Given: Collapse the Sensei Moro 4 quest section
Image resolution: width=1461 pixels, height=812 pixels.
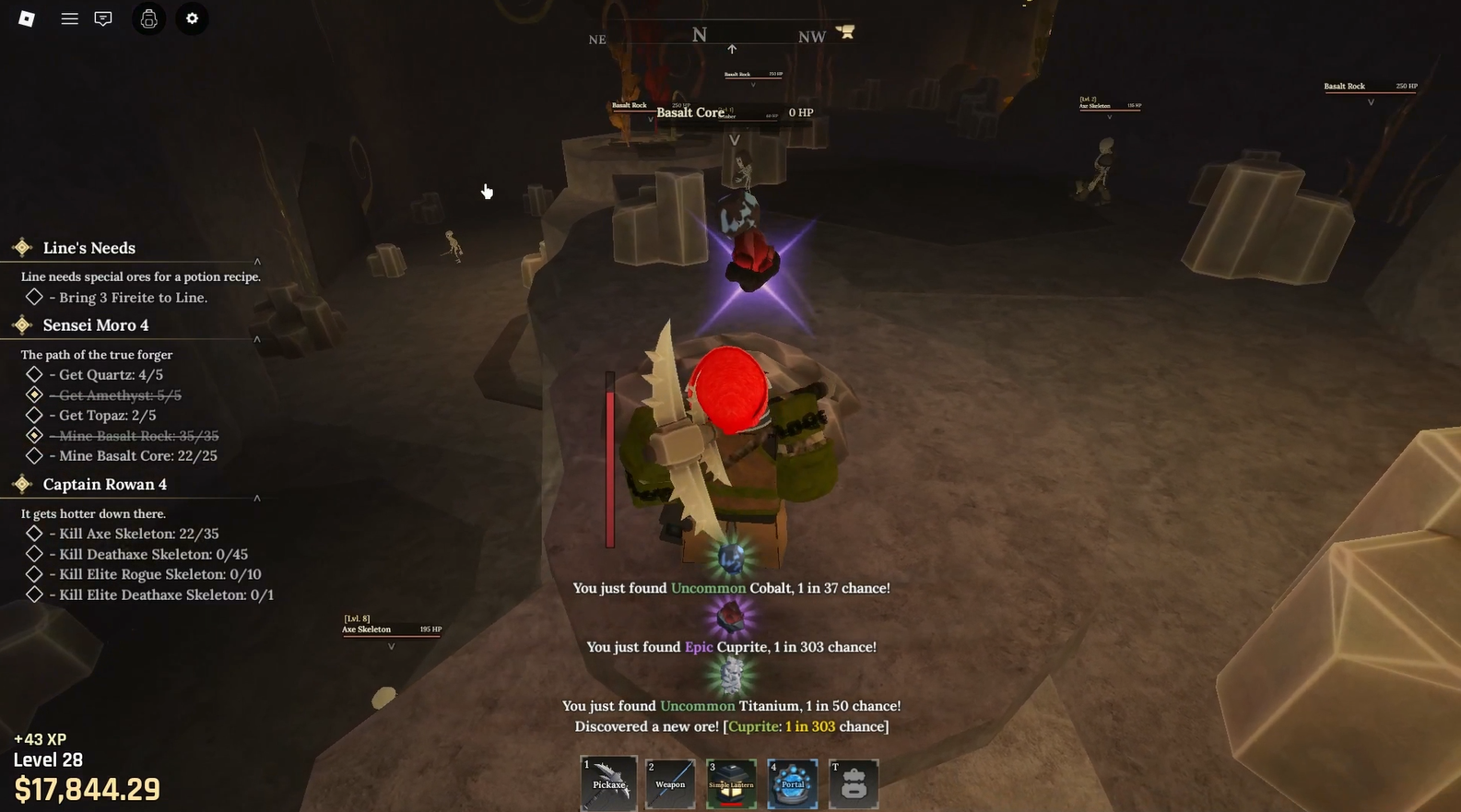Looking at the screenshot, I should (x=257, y=339).
